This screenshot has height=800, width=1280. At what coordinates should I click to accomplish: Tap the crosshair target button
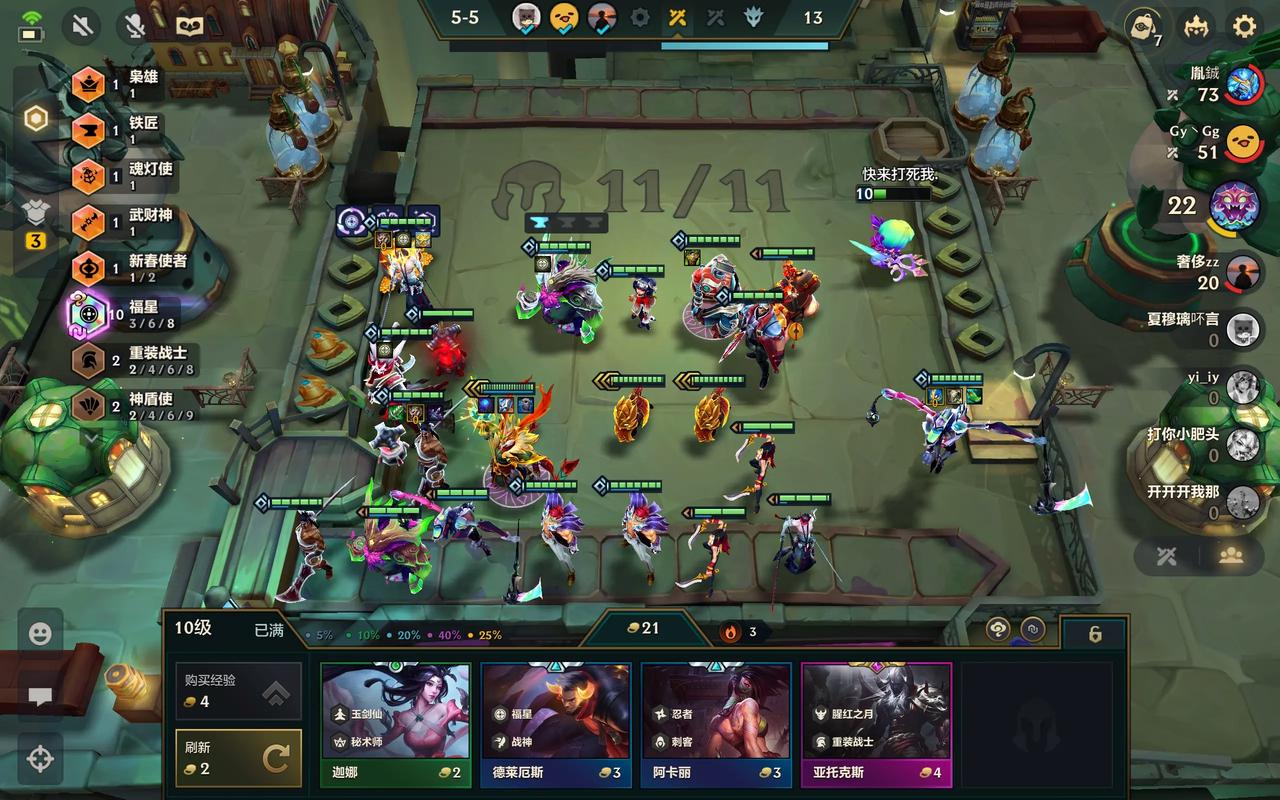pyautogui.click(x=40, y=759)
